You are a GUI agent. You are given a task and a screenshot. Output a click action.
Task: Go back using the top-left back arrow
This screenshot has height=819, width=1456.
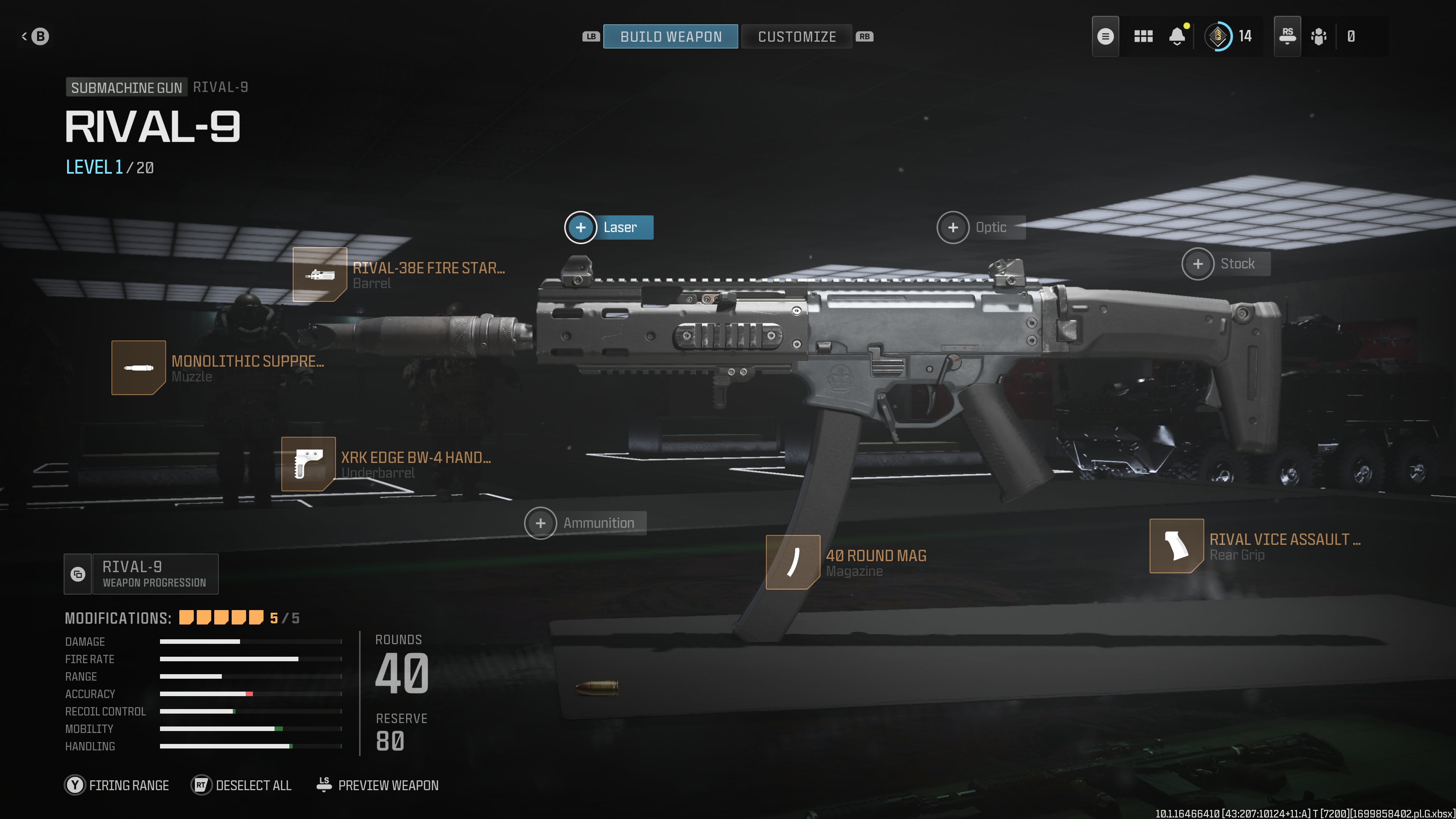click(35, 37)
